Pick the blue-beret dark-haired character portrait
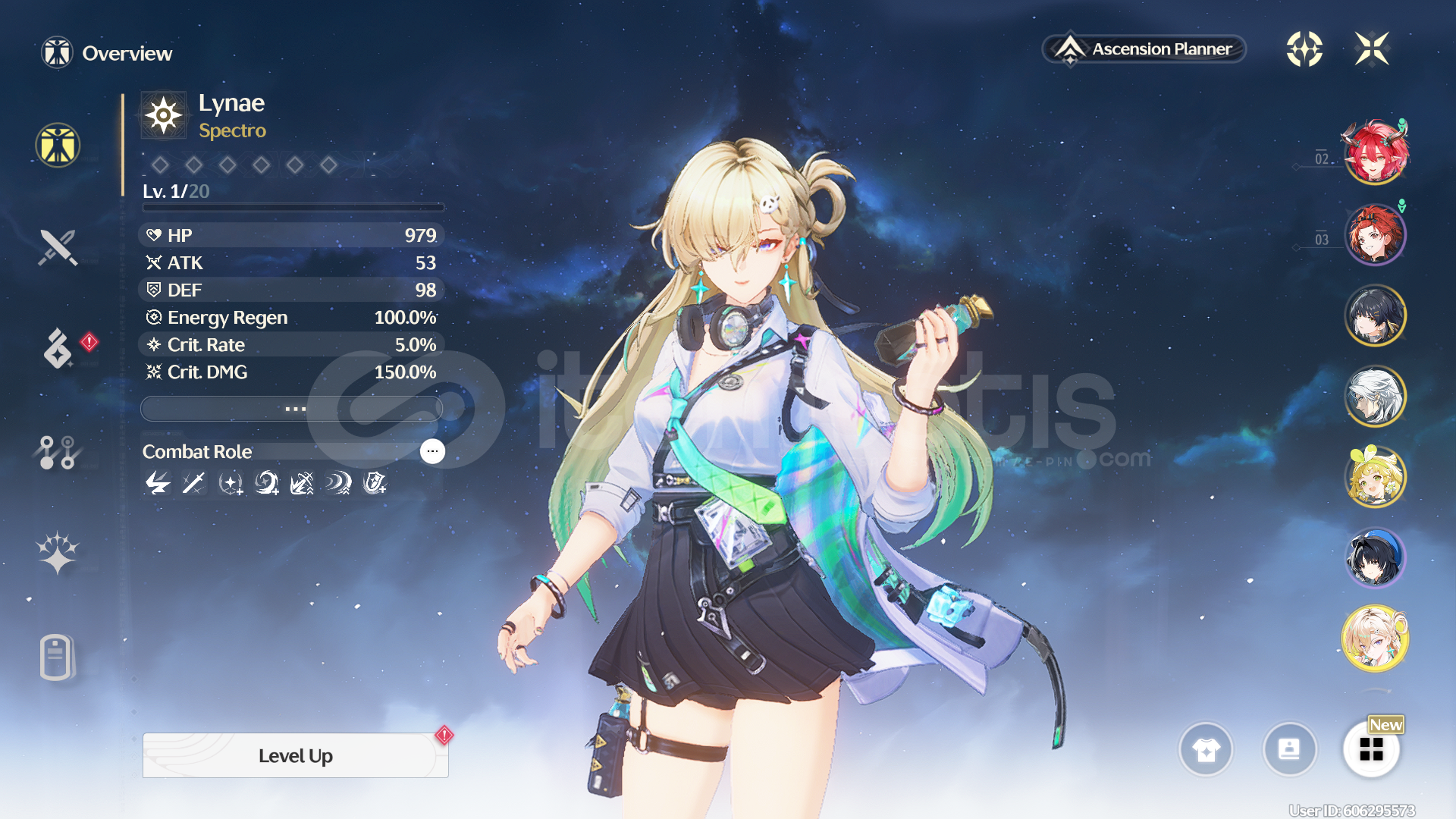The image size is (1456, 819). point(1375,558)
